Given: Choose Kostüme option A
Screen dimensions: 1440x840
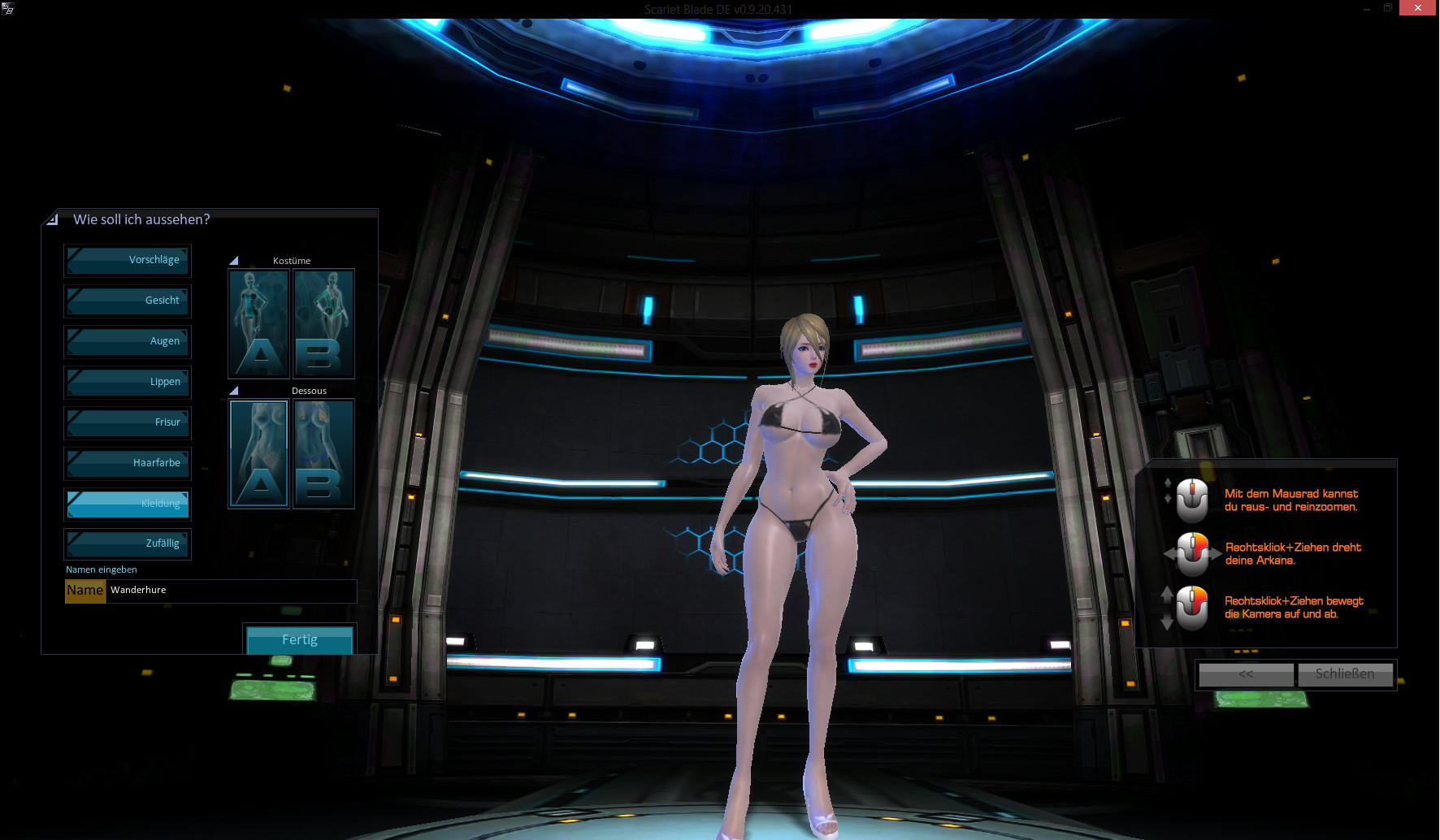Looking at the screenshot, I should [259, 324].
